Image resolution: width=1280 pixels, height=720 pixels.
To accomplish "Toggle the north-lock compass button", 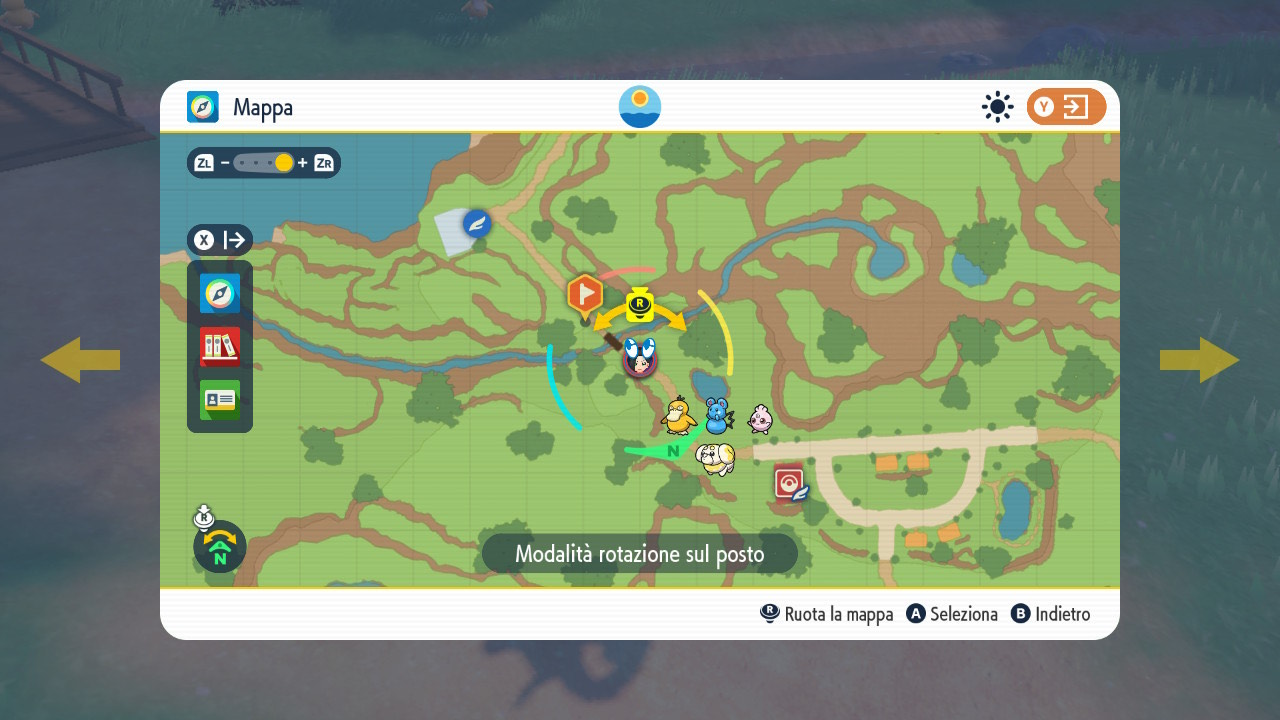I will click(220, 546).
